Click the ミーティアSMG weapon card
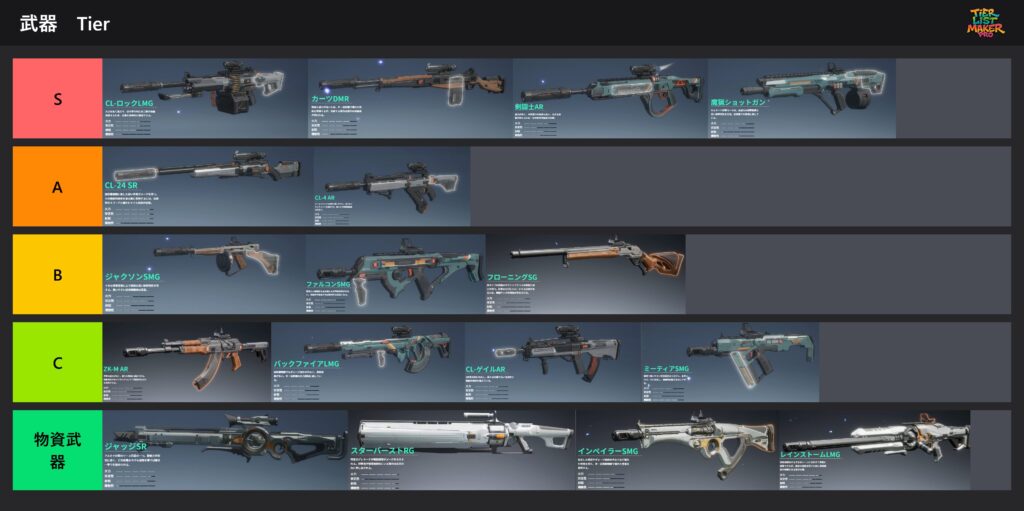The height and width of the screenshot is (511, 1024). (730, 362)
